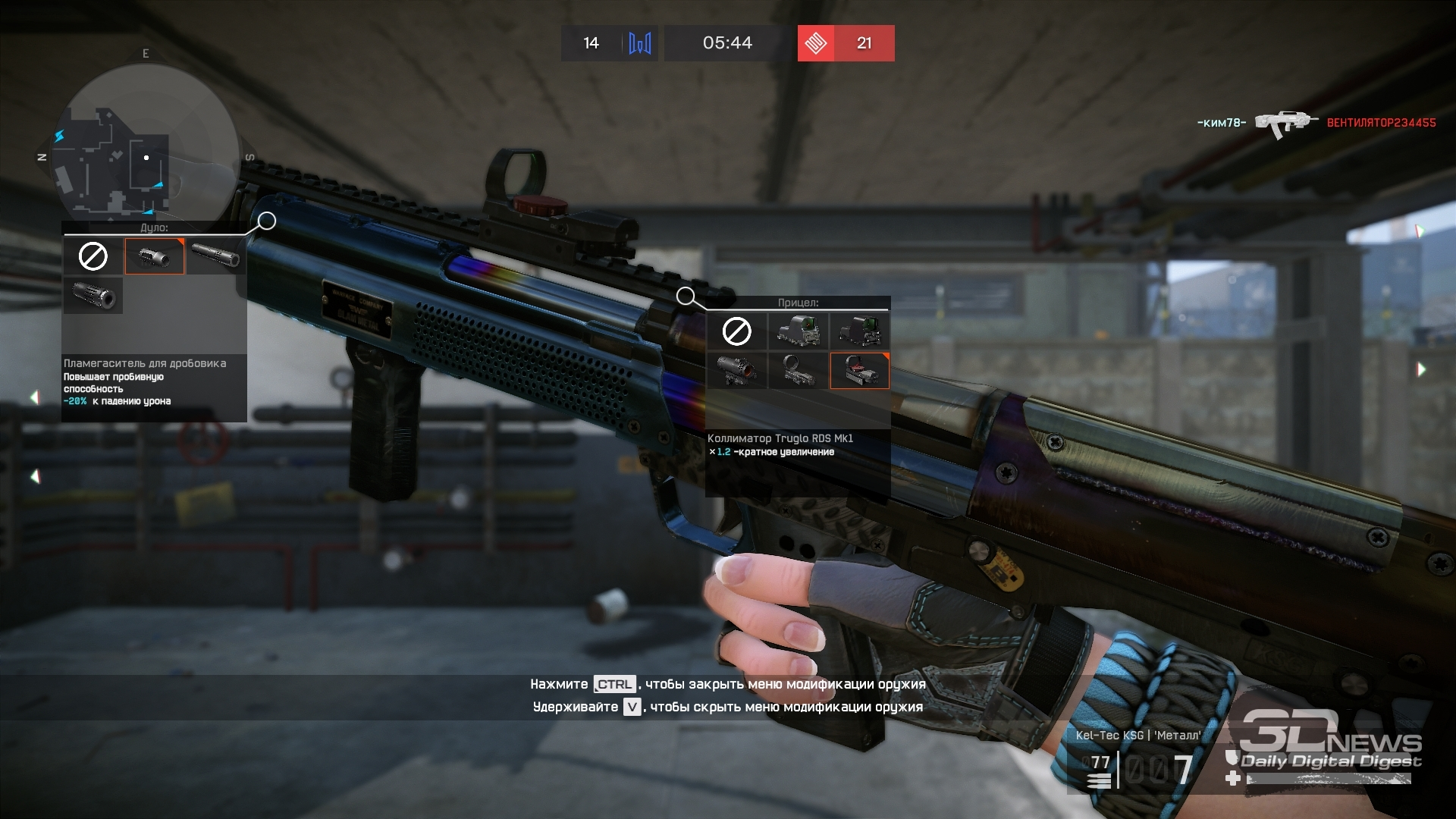Image resolution: width=1456 pixels, height=819 pixels.
Task: Choose the long silencer muzzle attachment
Action: [215, 256]
